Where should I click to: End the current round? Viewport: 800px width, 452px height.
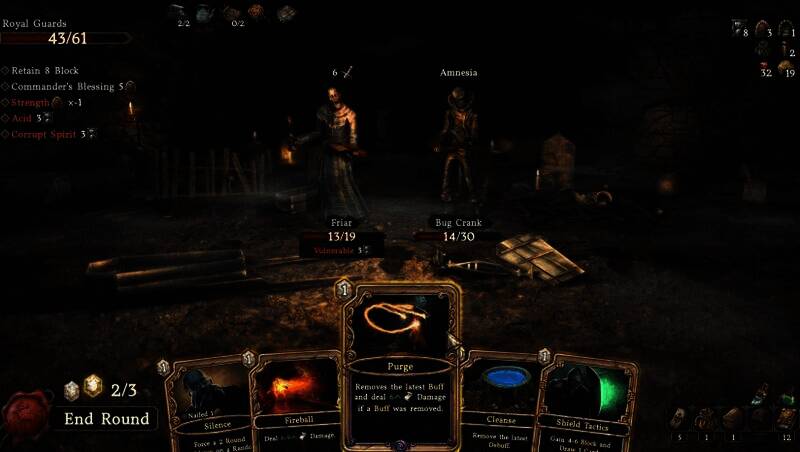(107, 419)
